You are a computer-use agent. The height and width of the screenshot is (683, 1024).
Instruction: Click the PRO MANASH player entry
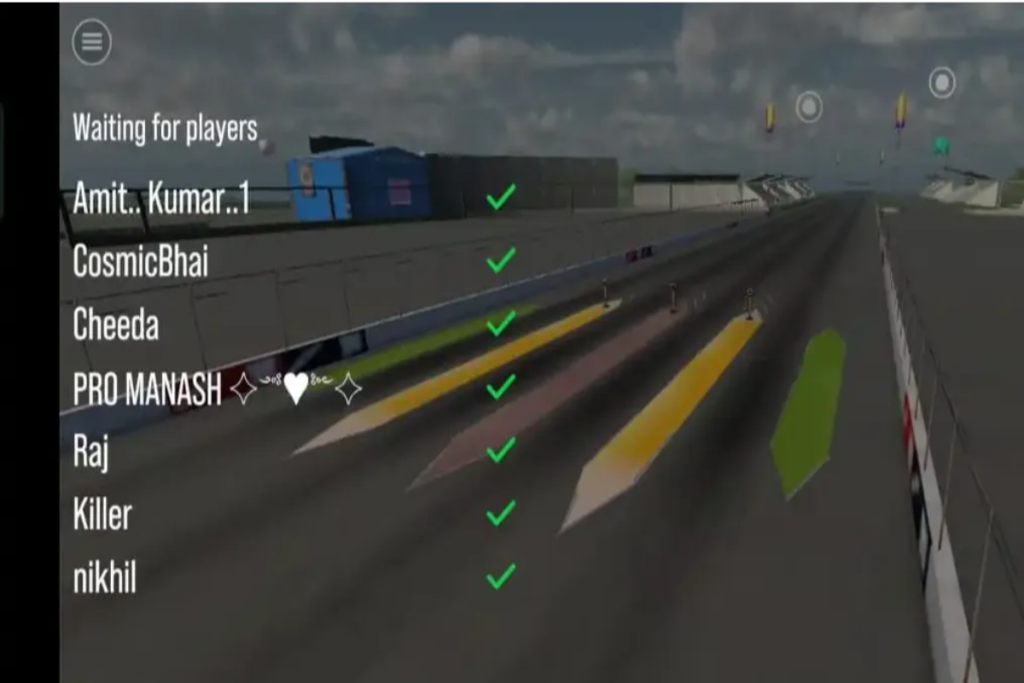pyautogui.click(x=147, y=389)
